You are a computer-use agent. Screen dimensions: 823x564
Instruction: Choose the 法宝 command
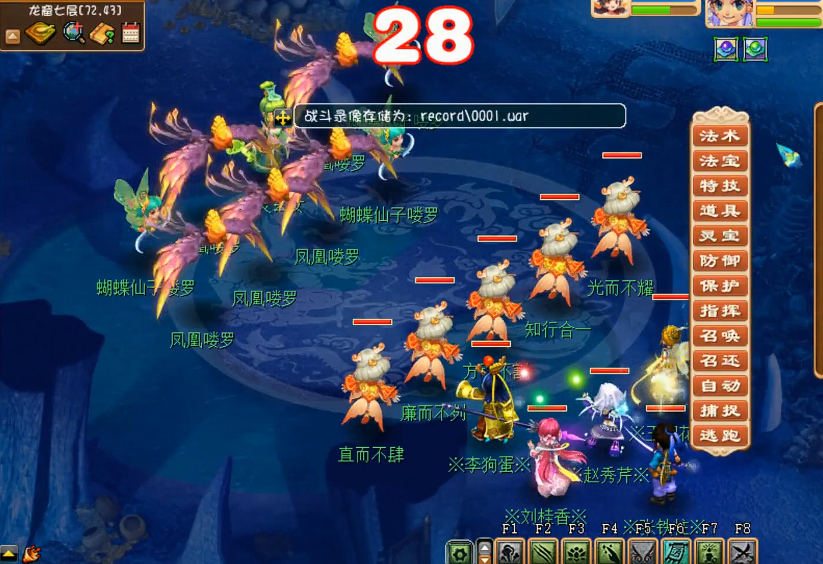click(720, 161)
